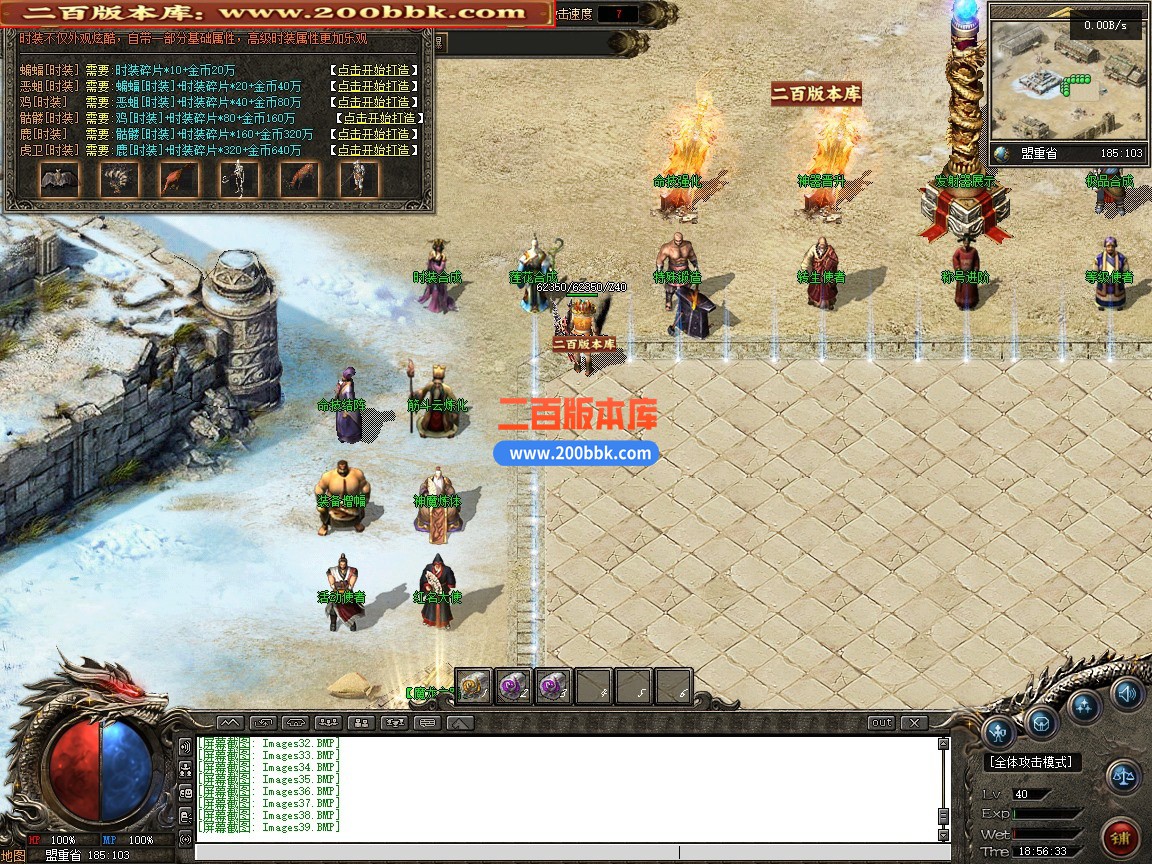The height and width of the screenshot is (864, 1152).
Task: Close the game with the X button
Action: pyautogui.click(x=913, y=722)
